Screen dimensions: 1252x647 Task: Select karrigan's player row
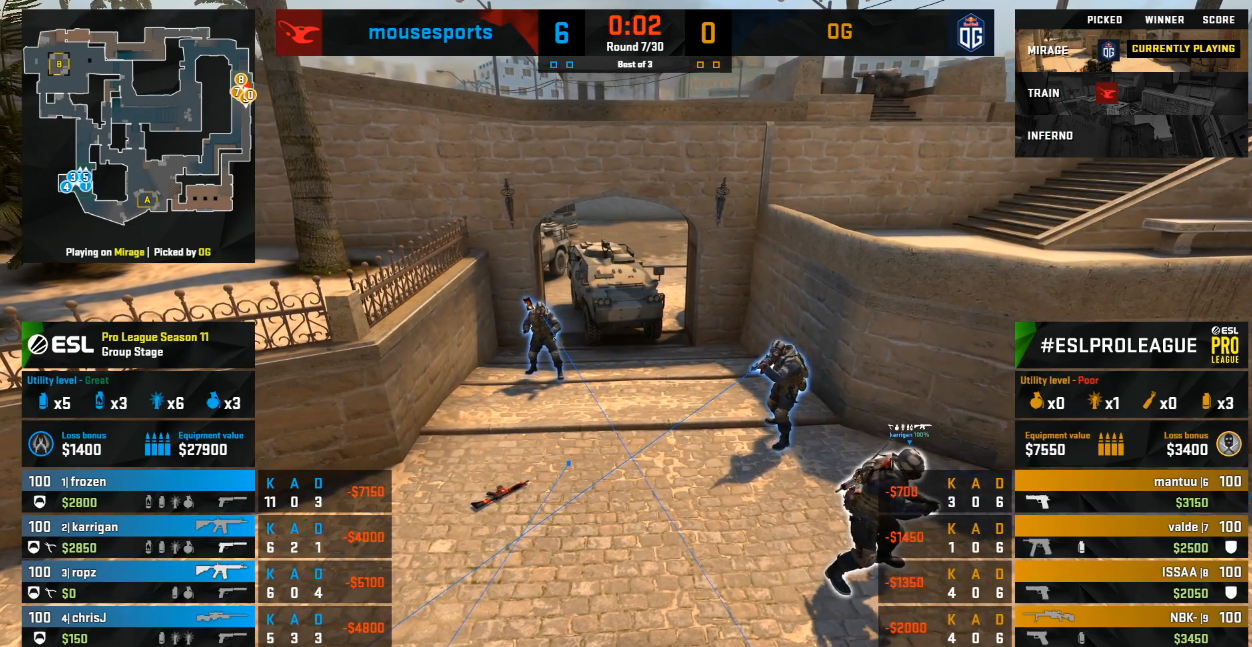coord(138,536)
